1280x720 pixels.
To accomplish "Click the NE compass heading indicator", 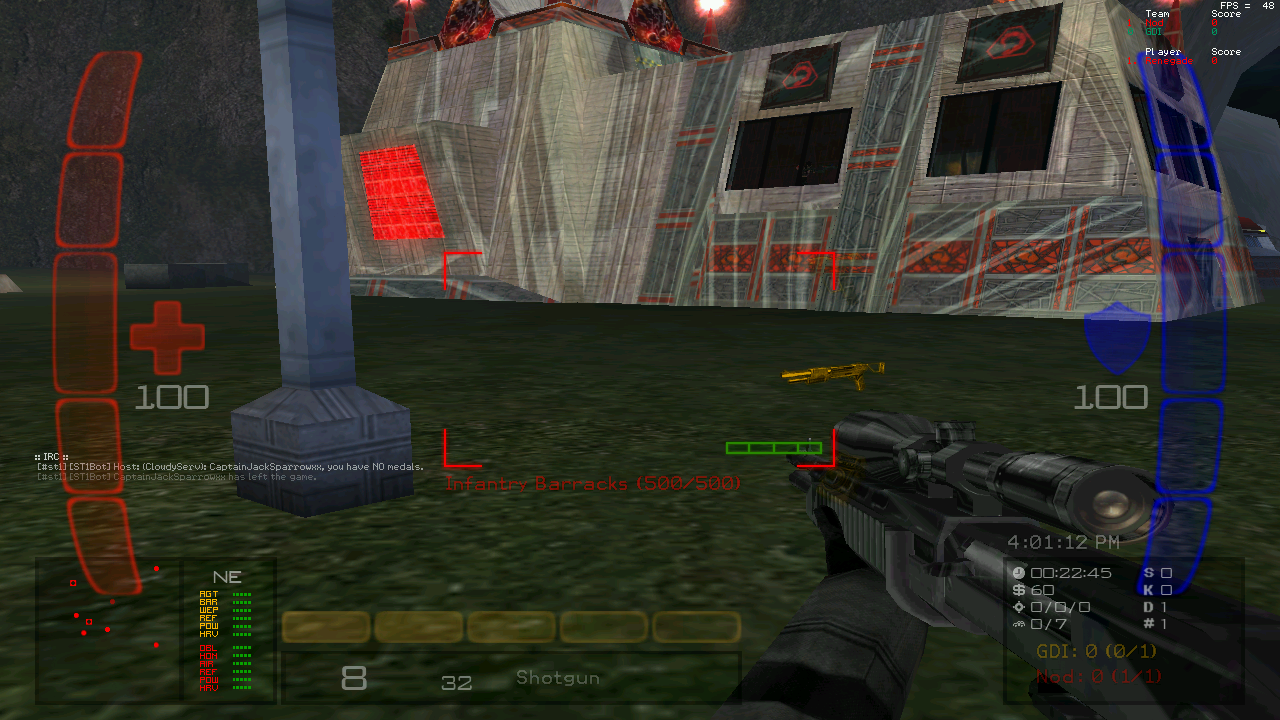I will click(x=227, y=577).
